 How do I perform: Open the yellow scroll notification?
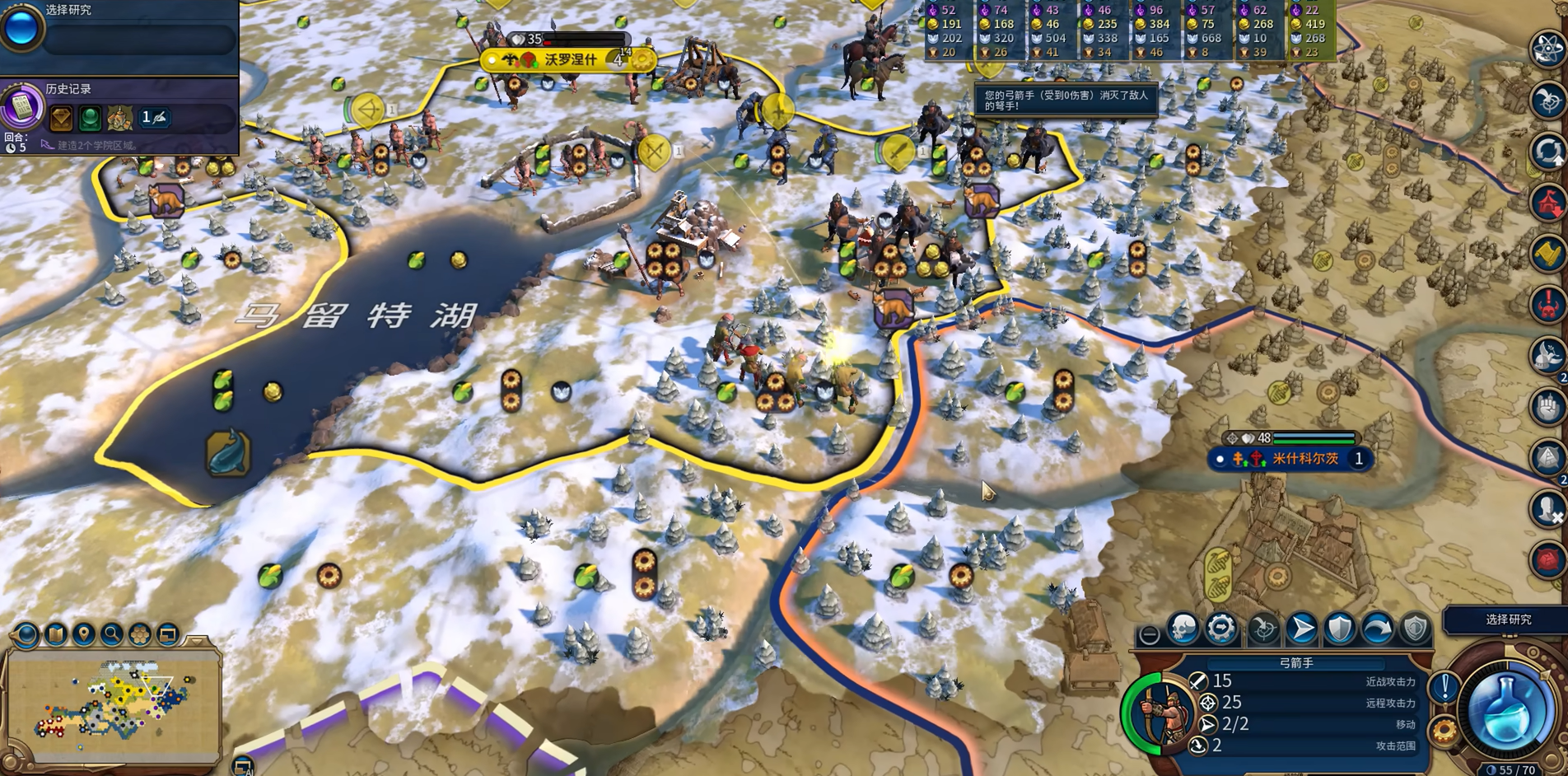[1547, 253]
